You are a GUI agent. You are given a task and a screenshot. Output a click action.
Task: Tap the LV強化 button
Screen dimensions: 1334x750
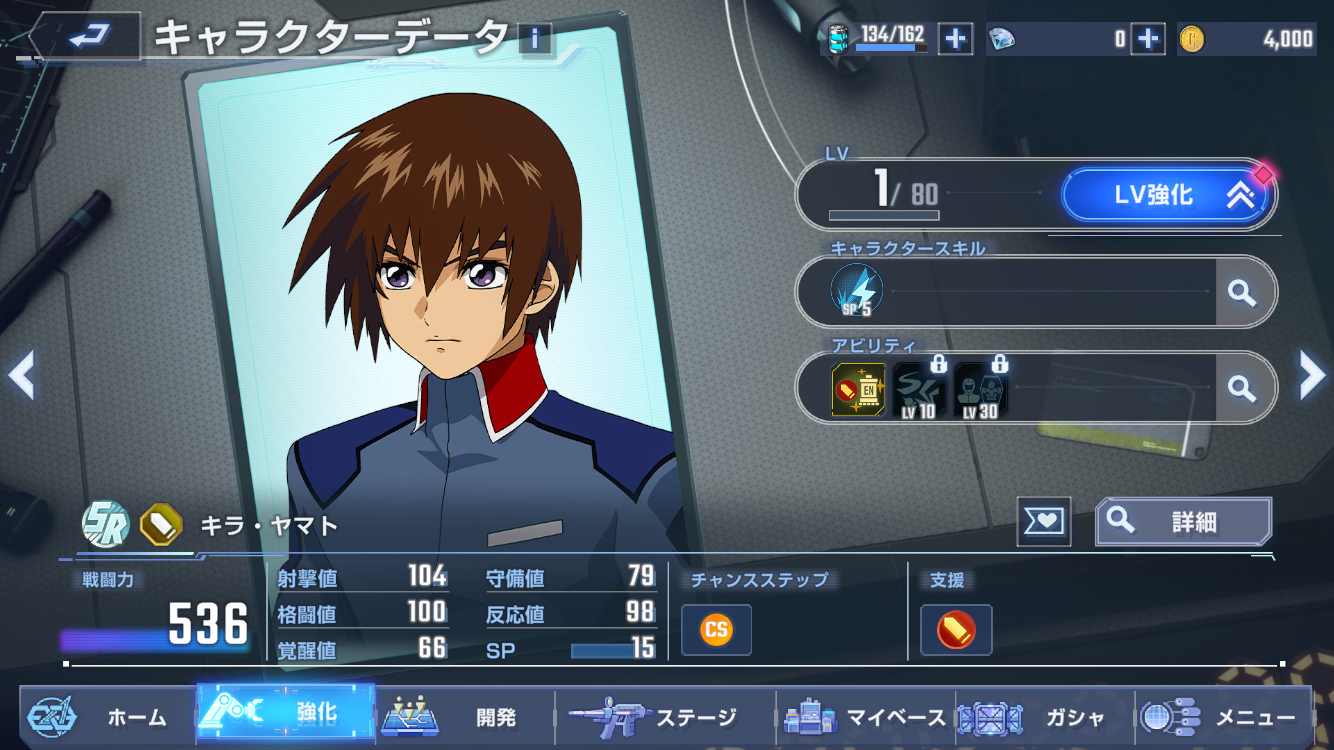tap(1168, 195)
